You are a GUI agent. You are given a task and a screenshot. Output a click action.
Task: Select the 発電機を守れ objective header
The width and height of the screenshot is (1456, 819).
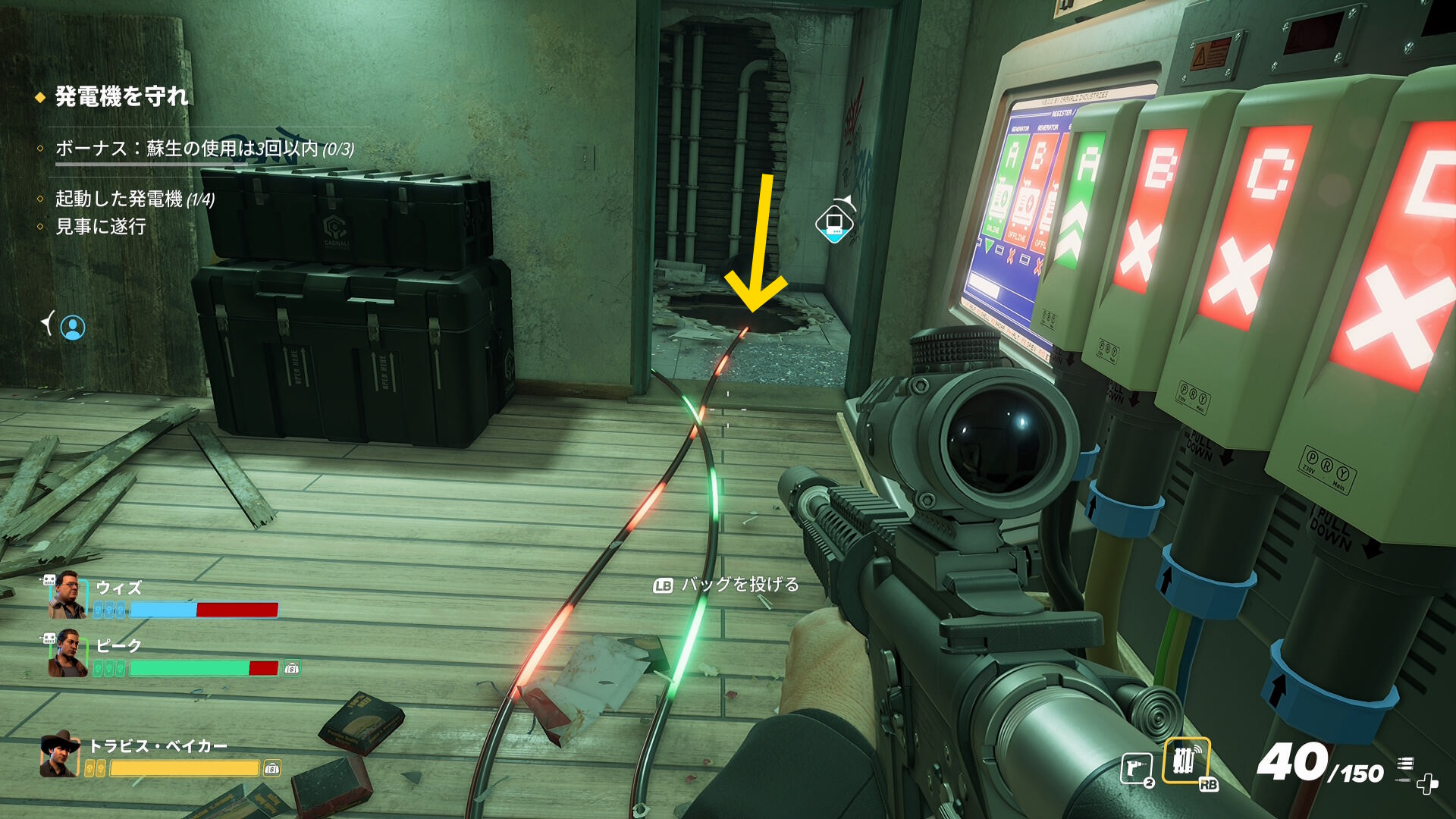tap(121, 97)
